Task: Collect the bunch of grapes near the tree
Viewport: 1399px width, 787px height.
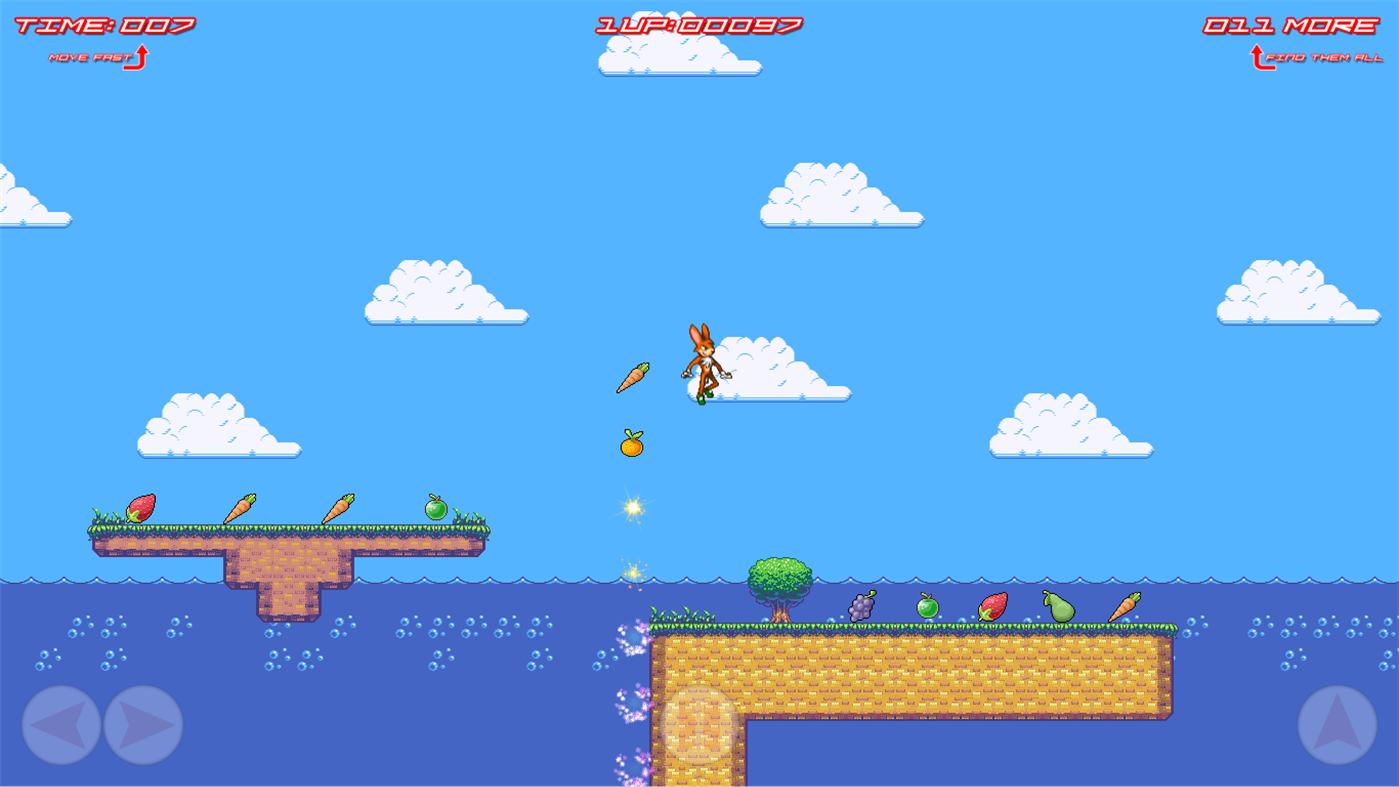Action: click(x=862, y=604)
